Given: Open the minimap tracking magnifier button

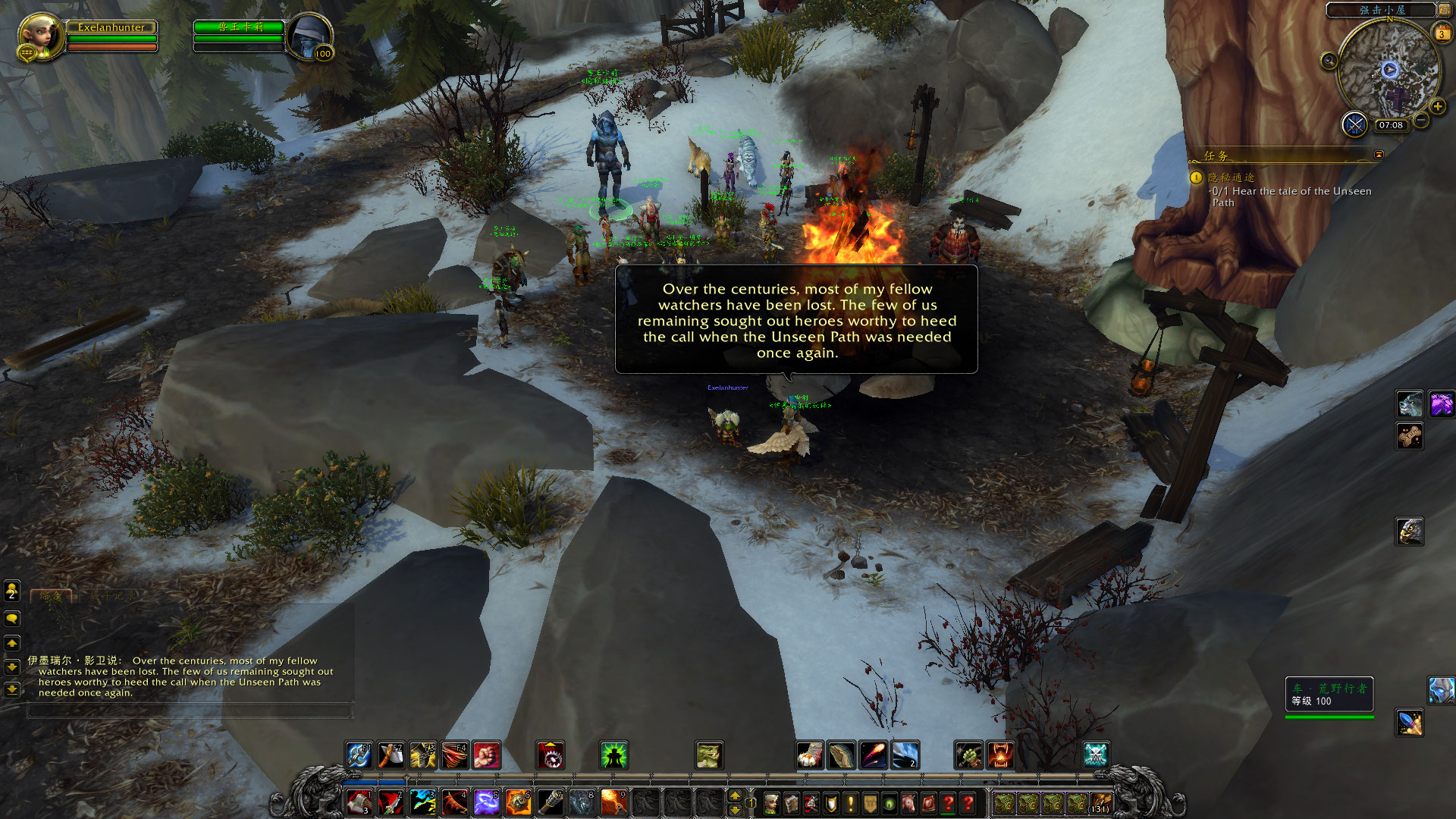Looking at the screenshot, I should [x=1329, y=61].
